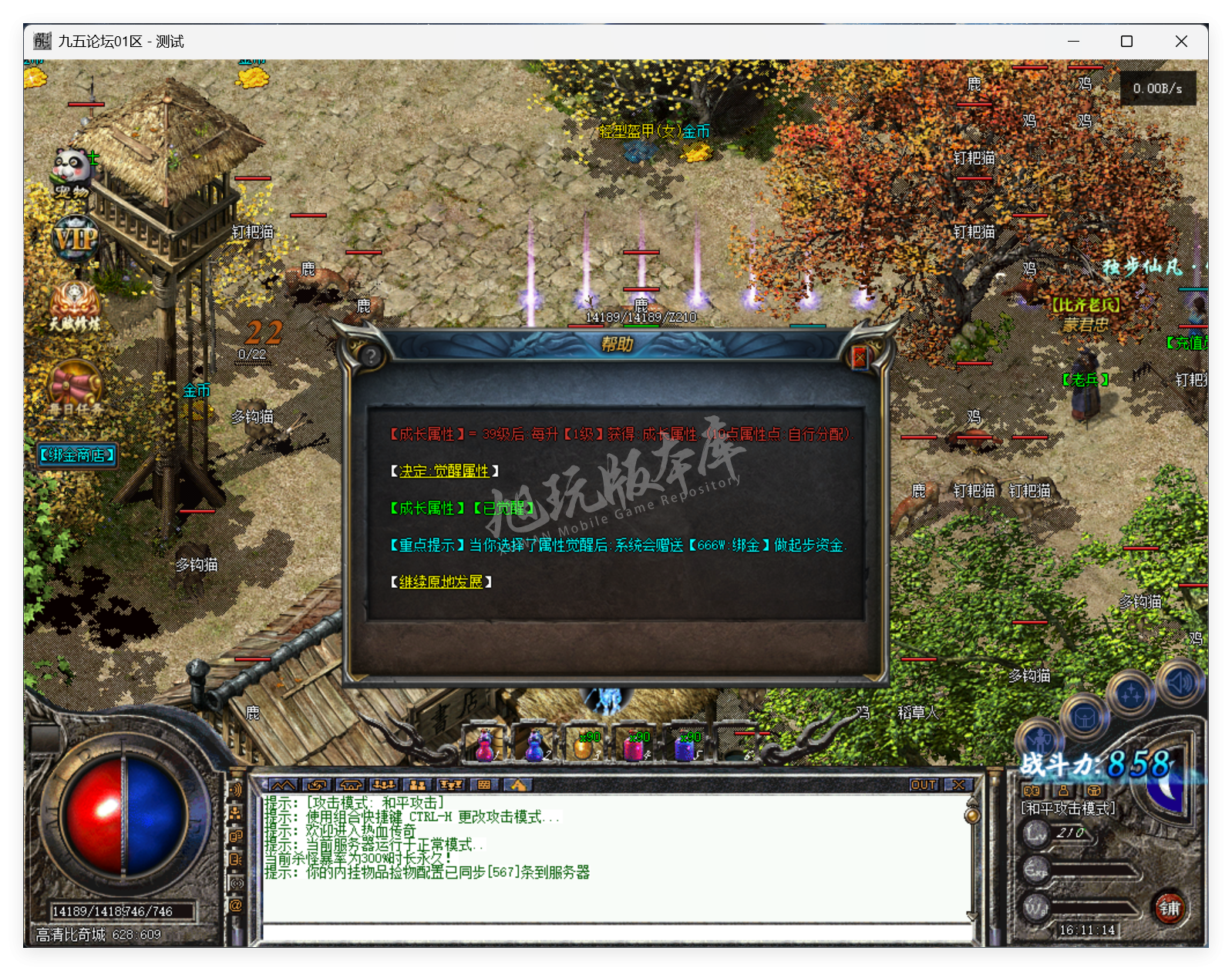Click the 继续原地发展 link in the dialog
1232x971 pixels.
tap(439, 583)
